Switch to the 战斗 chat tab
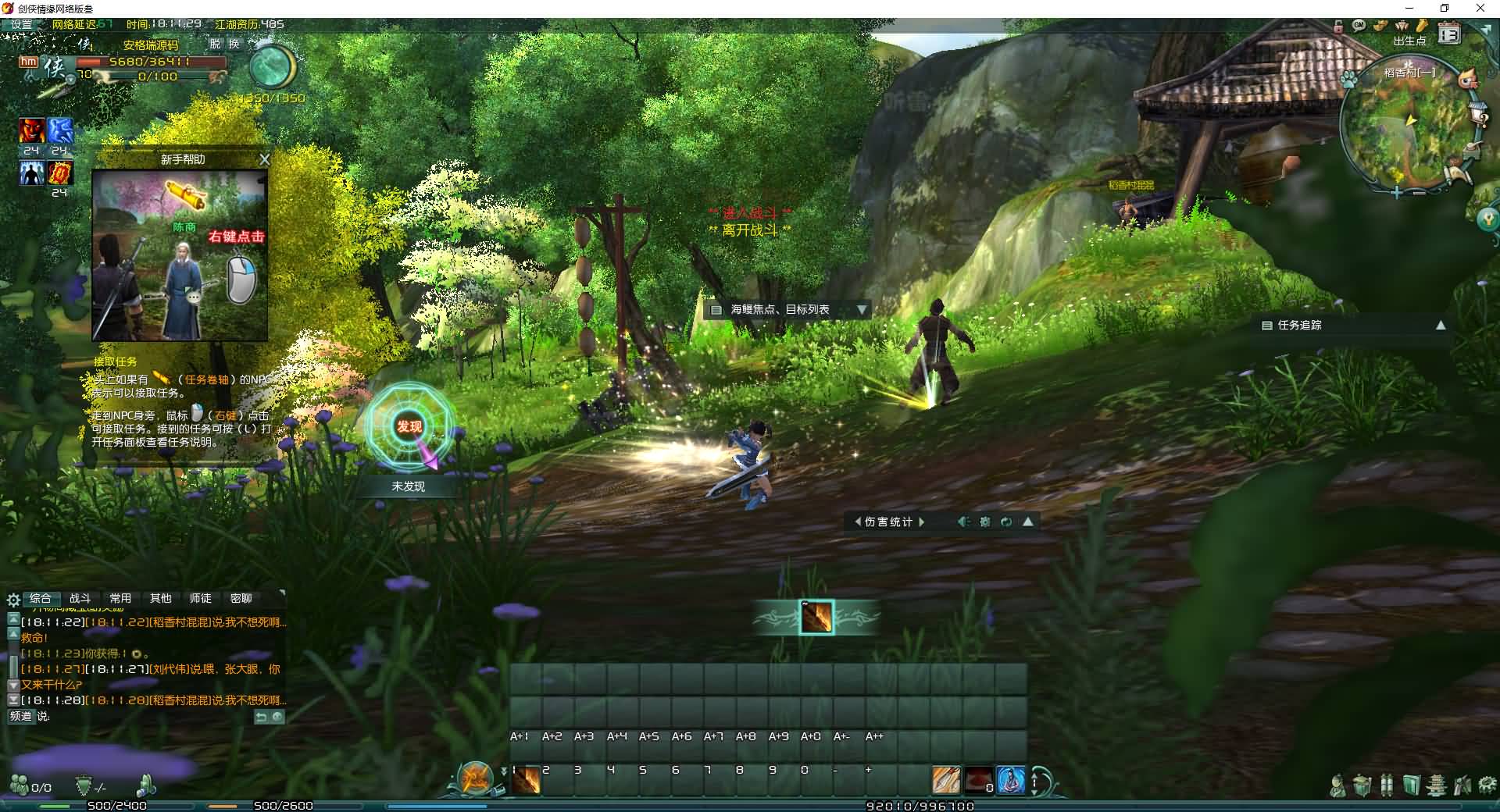 point(80,598)
